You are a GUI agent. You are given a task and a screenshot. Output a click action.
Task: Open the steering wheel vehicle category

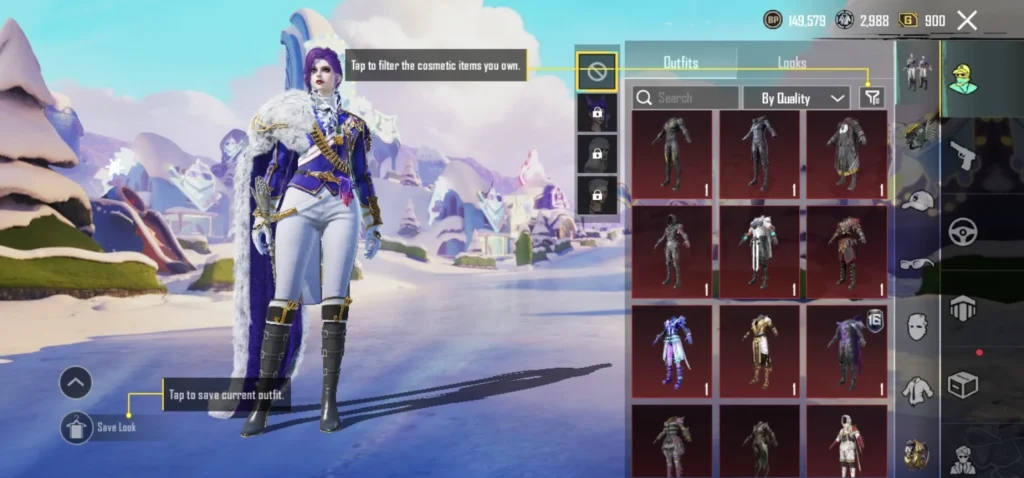click(x=962, y=232)
